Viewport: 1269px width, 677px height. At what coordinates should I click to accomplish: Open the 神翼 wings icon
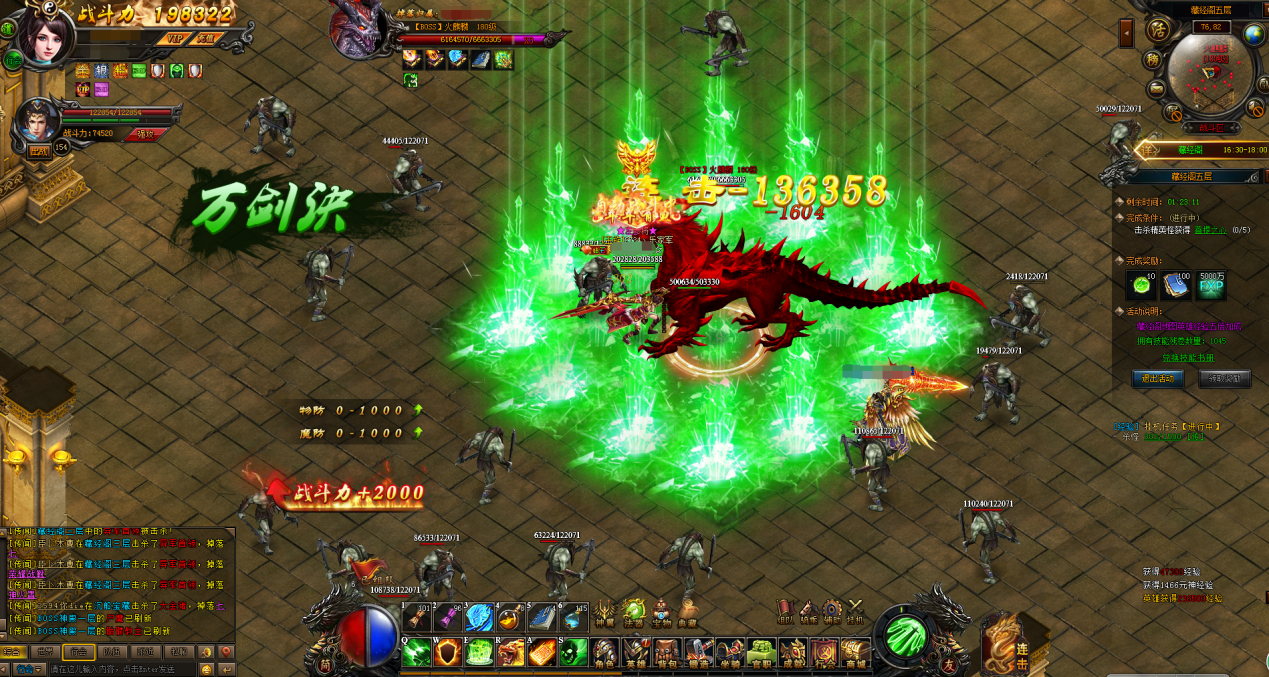pos(604,612)
